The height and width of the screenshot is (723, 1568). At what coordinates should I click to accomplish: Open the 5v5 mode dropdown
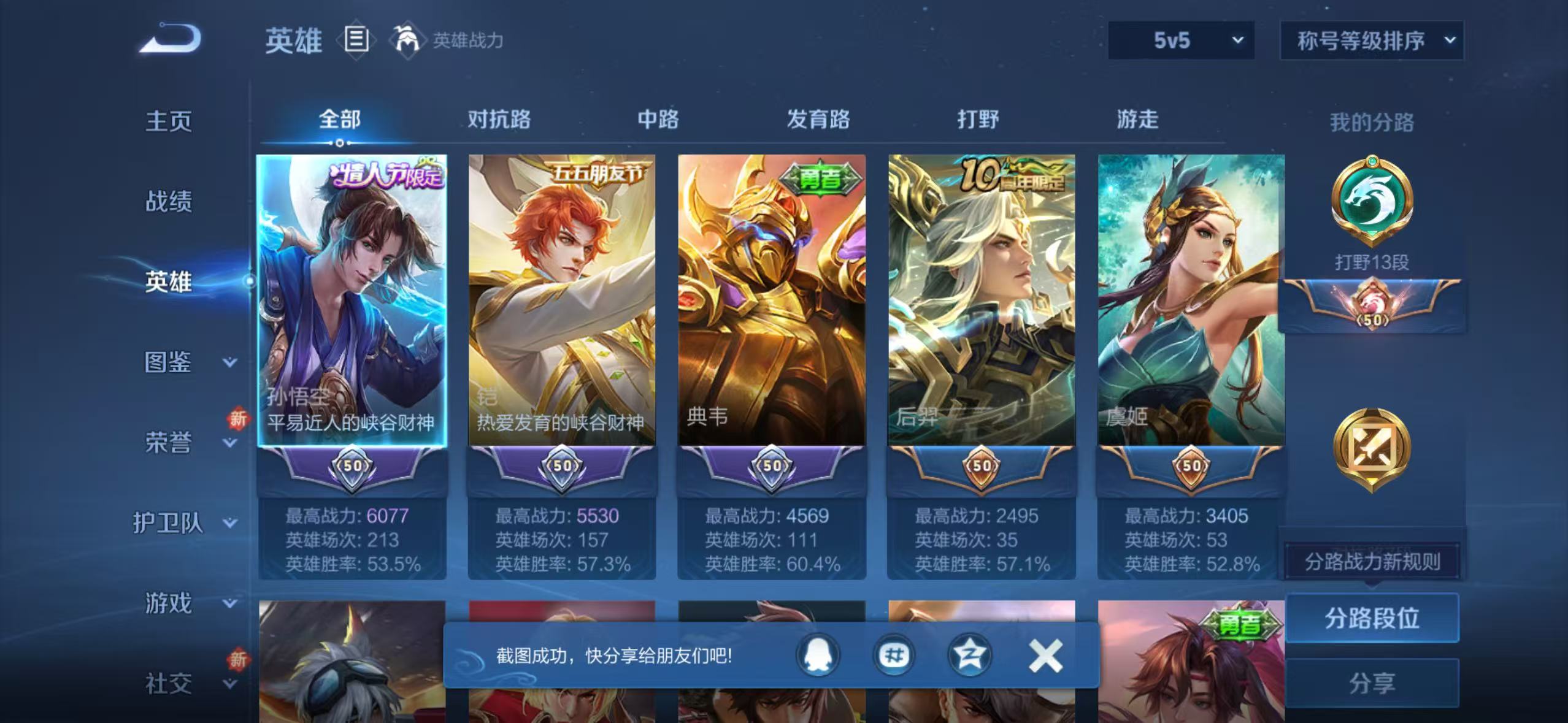(1181, 40)
